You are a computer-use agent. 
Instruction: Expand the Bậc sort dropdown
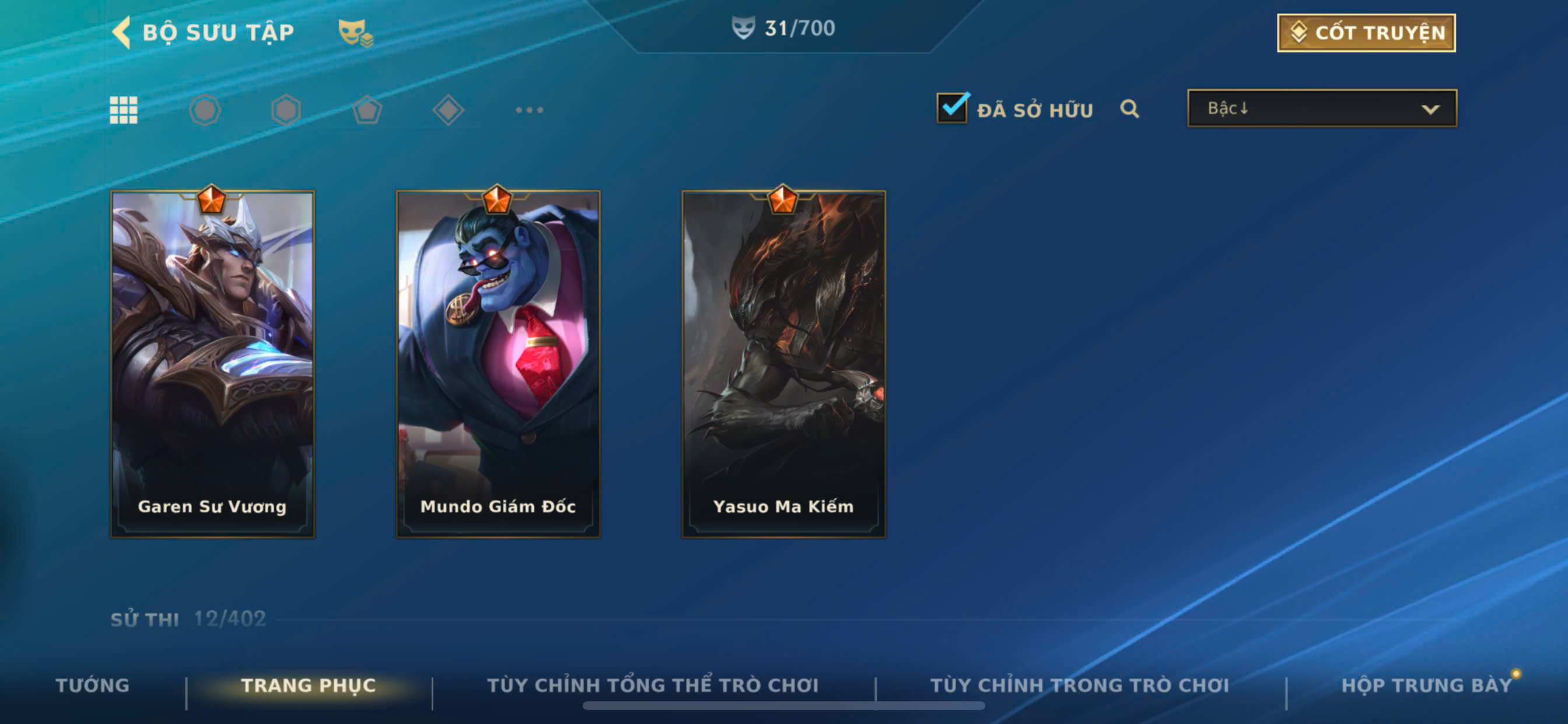(x=1321, y=109)
